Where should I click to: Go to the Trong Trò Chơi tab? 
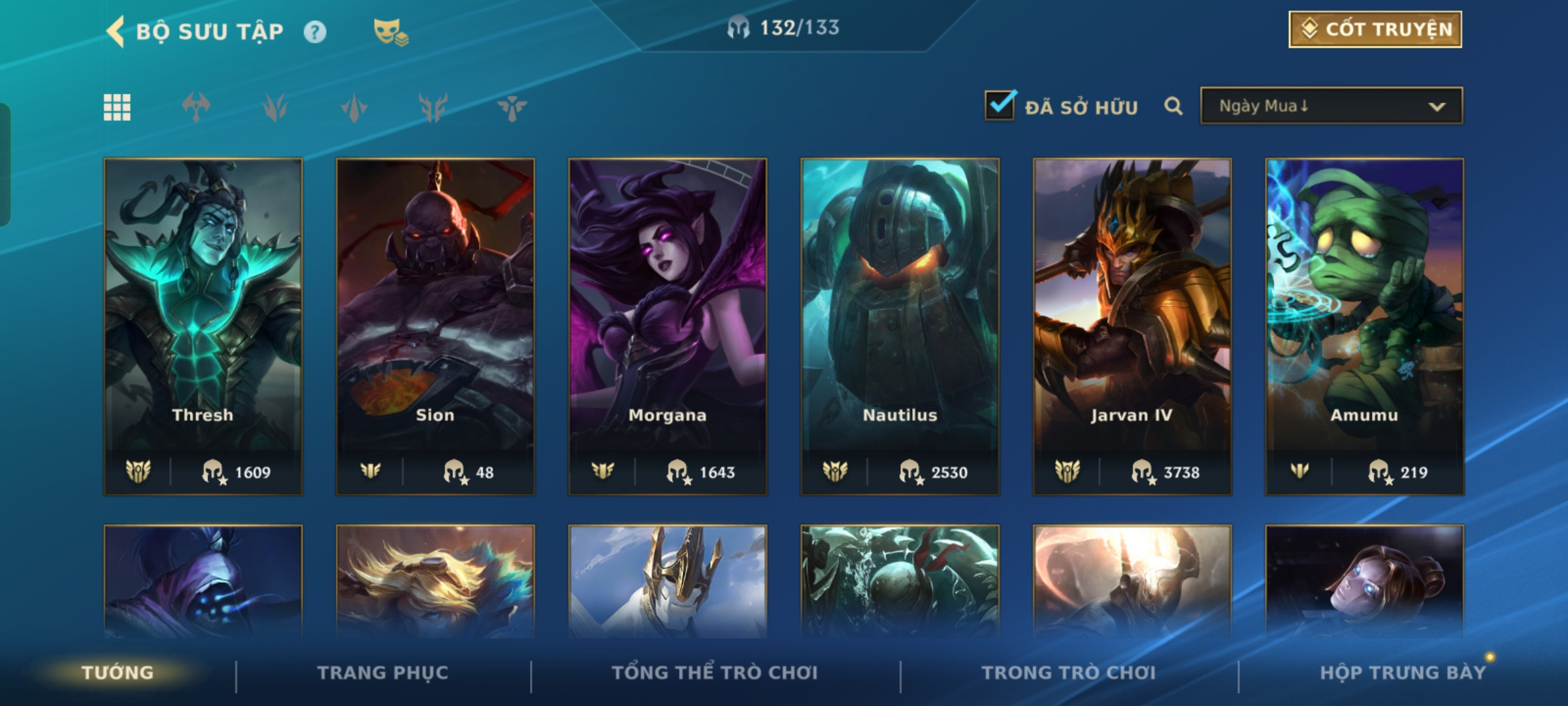coord(1068,673)
